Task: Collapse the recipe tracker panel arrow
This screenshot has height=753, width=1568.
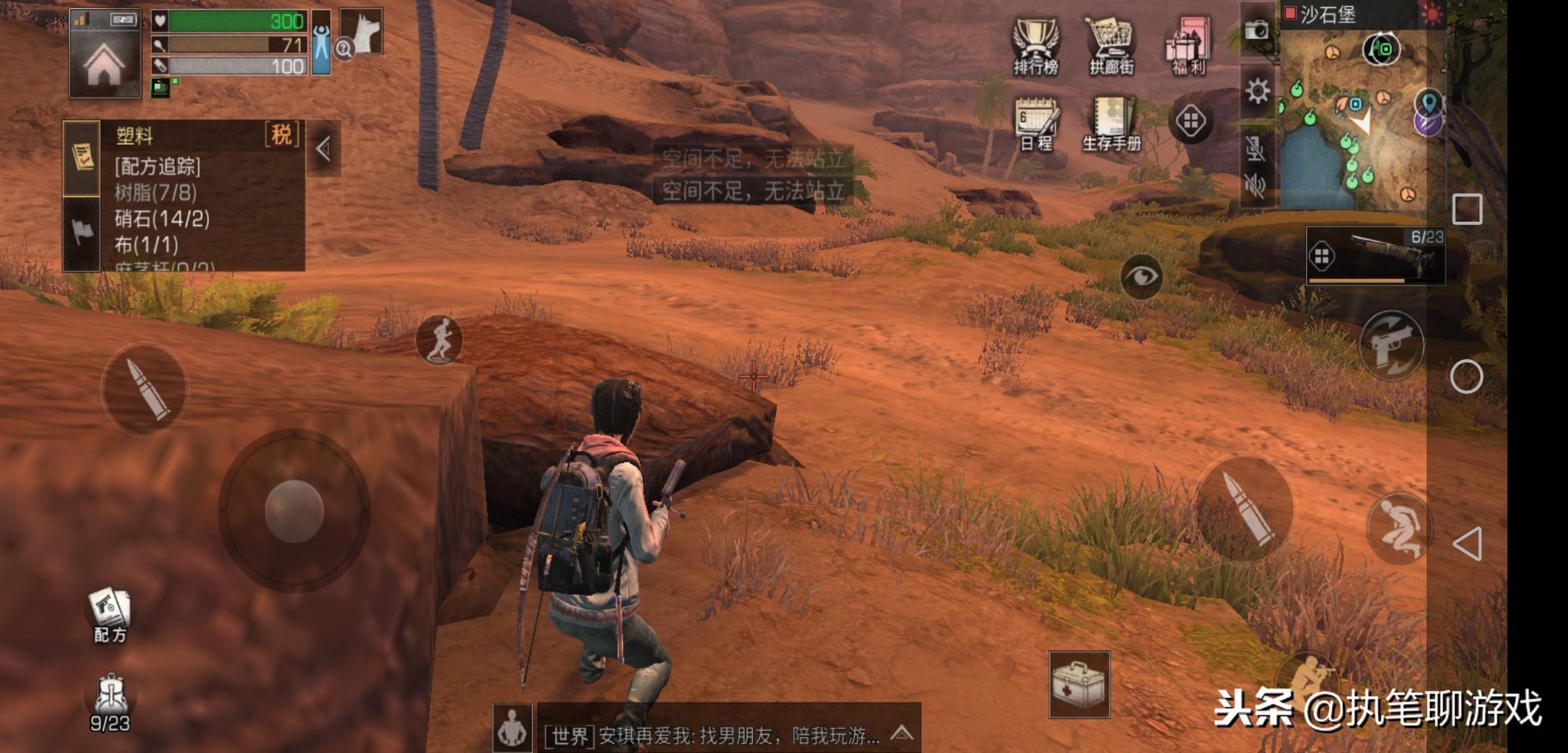Action: [323, 149]
